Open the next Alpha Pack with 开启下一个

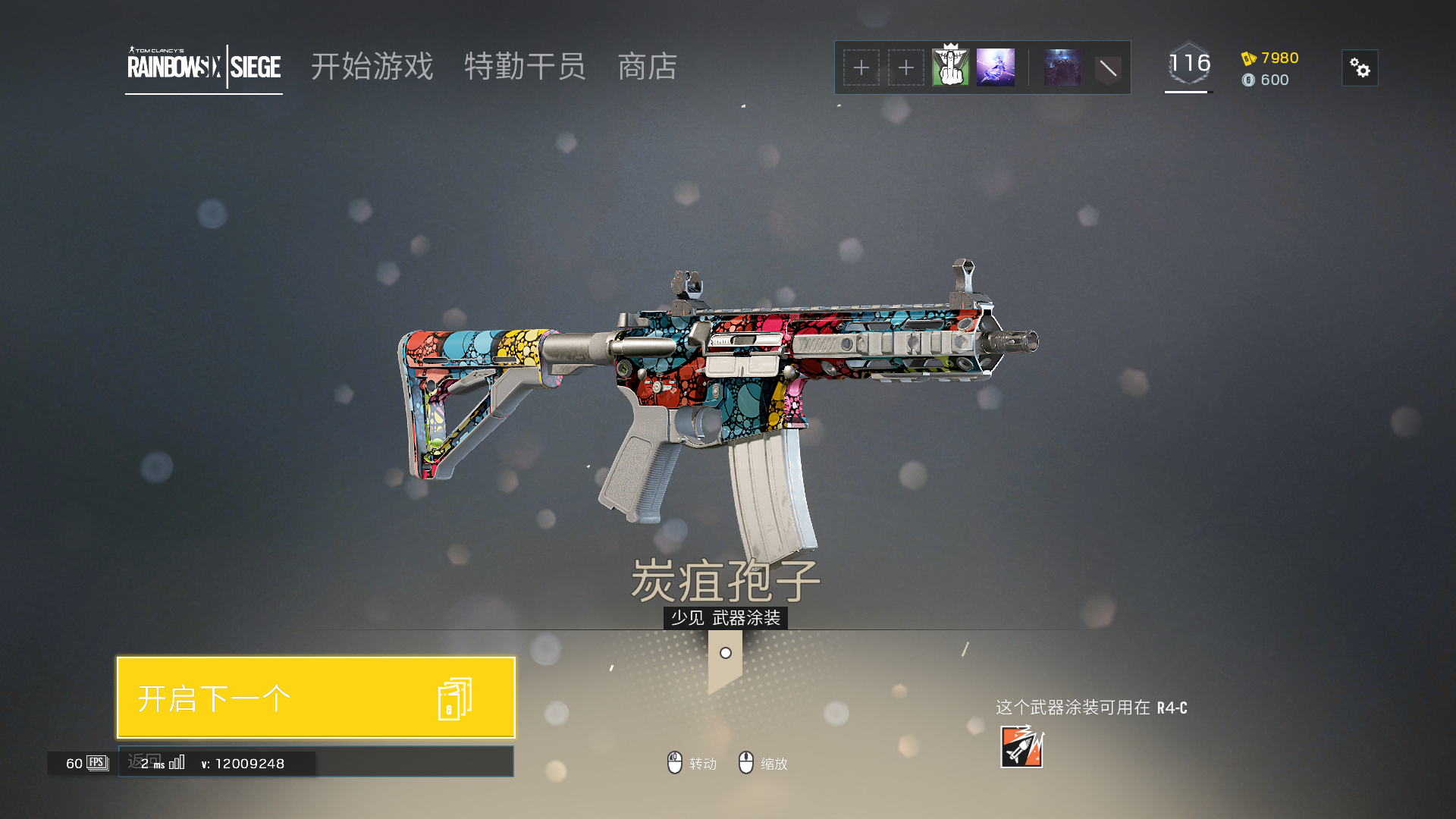315,698
